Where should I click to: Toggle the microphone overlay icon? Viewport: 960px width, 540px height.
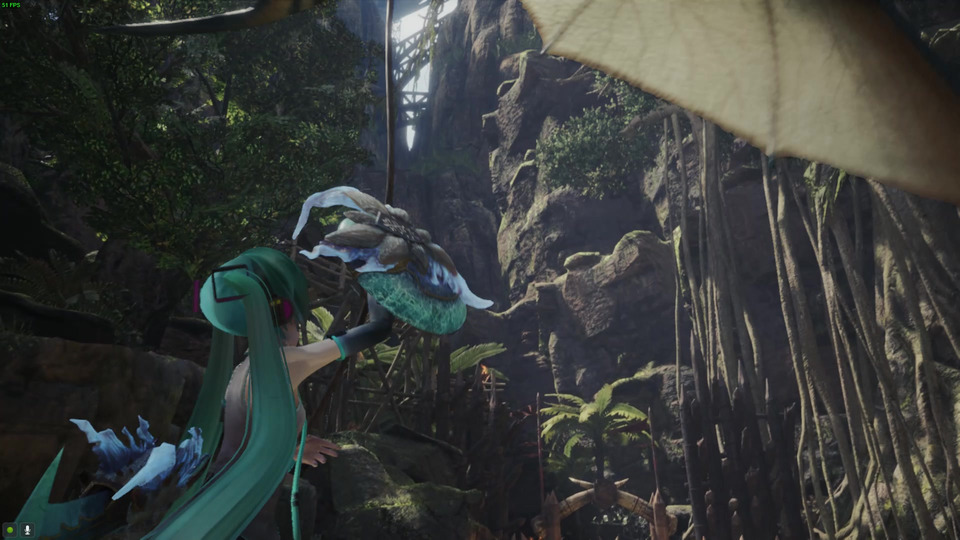tap(26, 529)
